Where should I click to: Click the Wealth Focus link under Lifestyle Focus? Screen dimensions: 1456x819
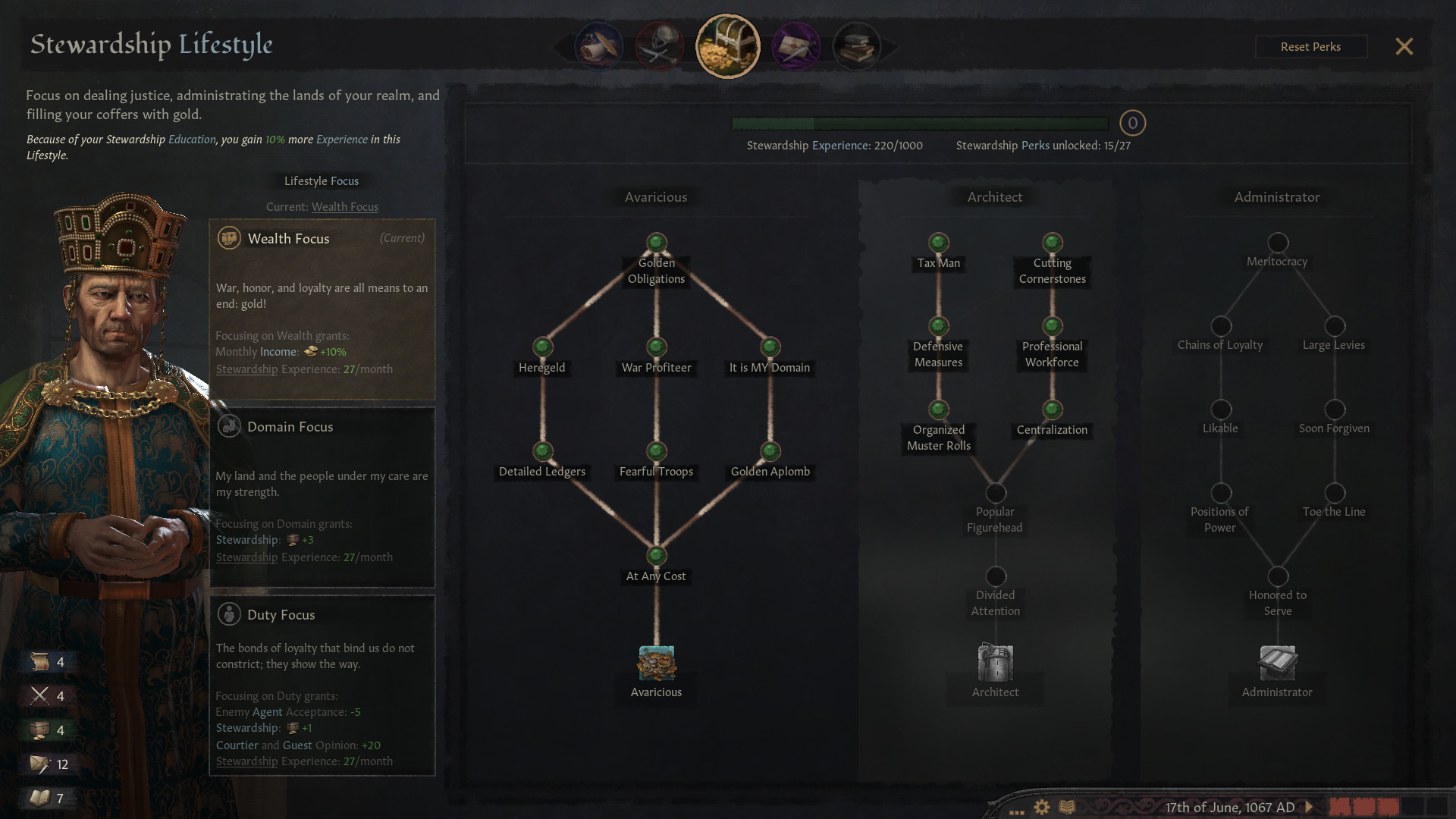click(x=345, y=206)
